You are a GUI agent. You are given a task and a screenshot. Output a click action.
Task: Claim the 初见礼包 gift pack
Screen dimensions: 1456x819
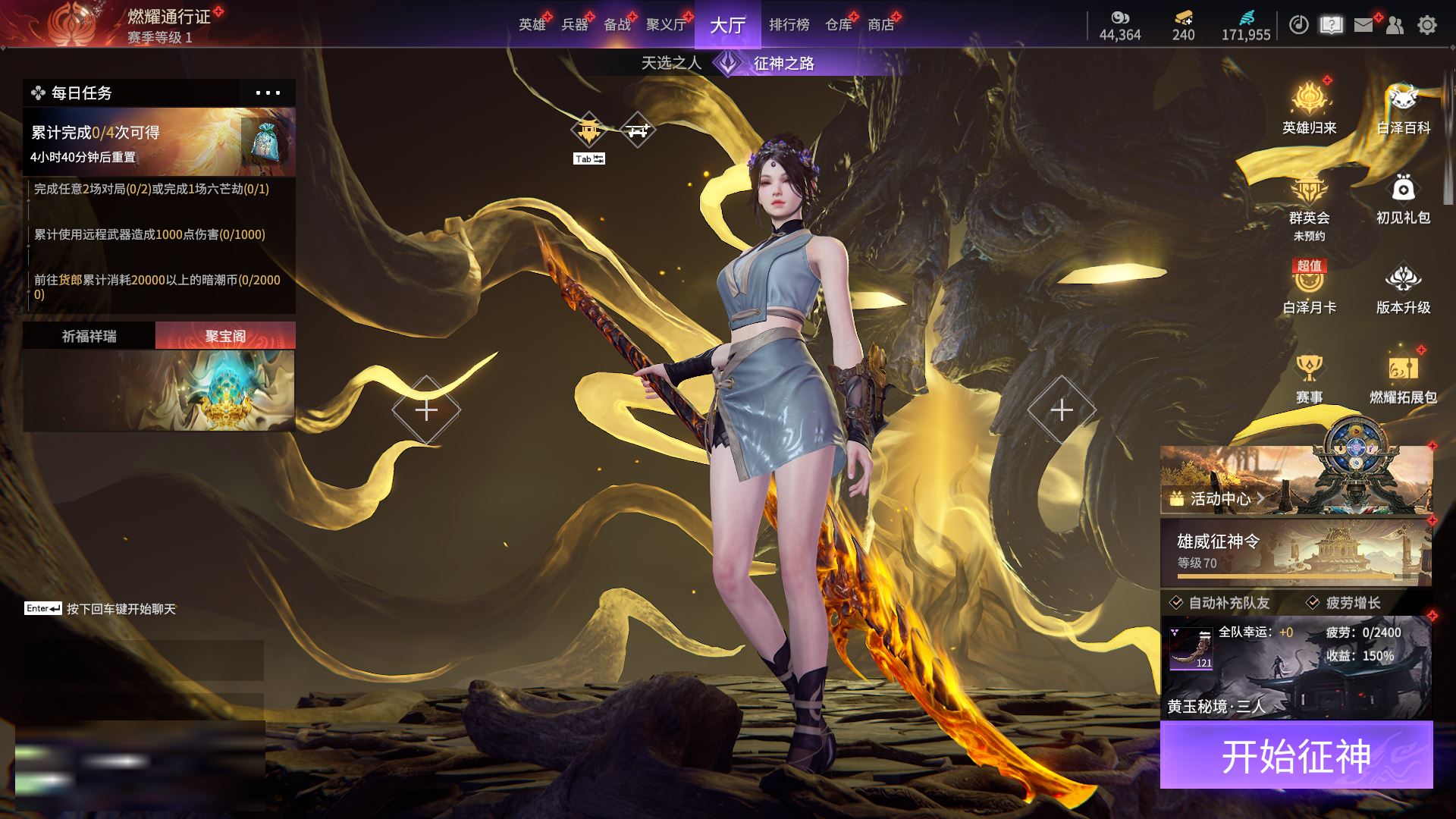[x=1403, y=198]
